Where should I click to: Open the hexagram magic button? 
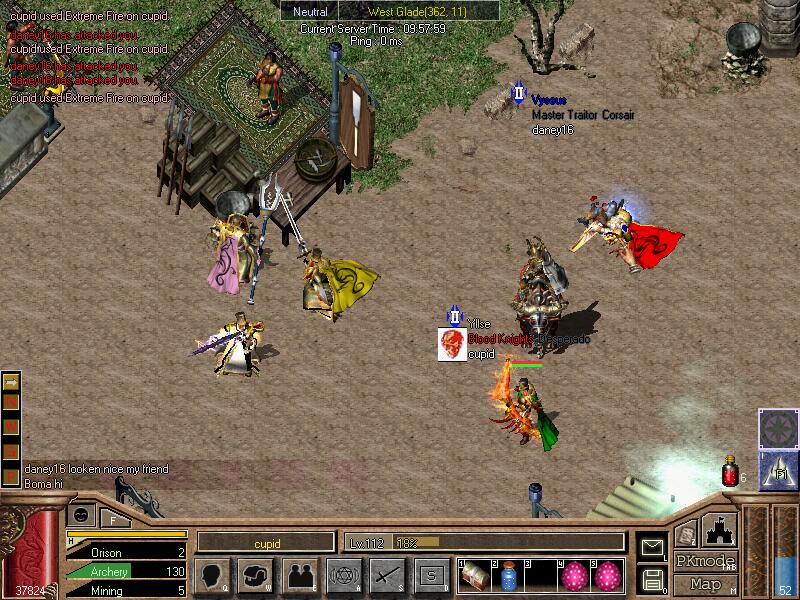coord(344,575)
